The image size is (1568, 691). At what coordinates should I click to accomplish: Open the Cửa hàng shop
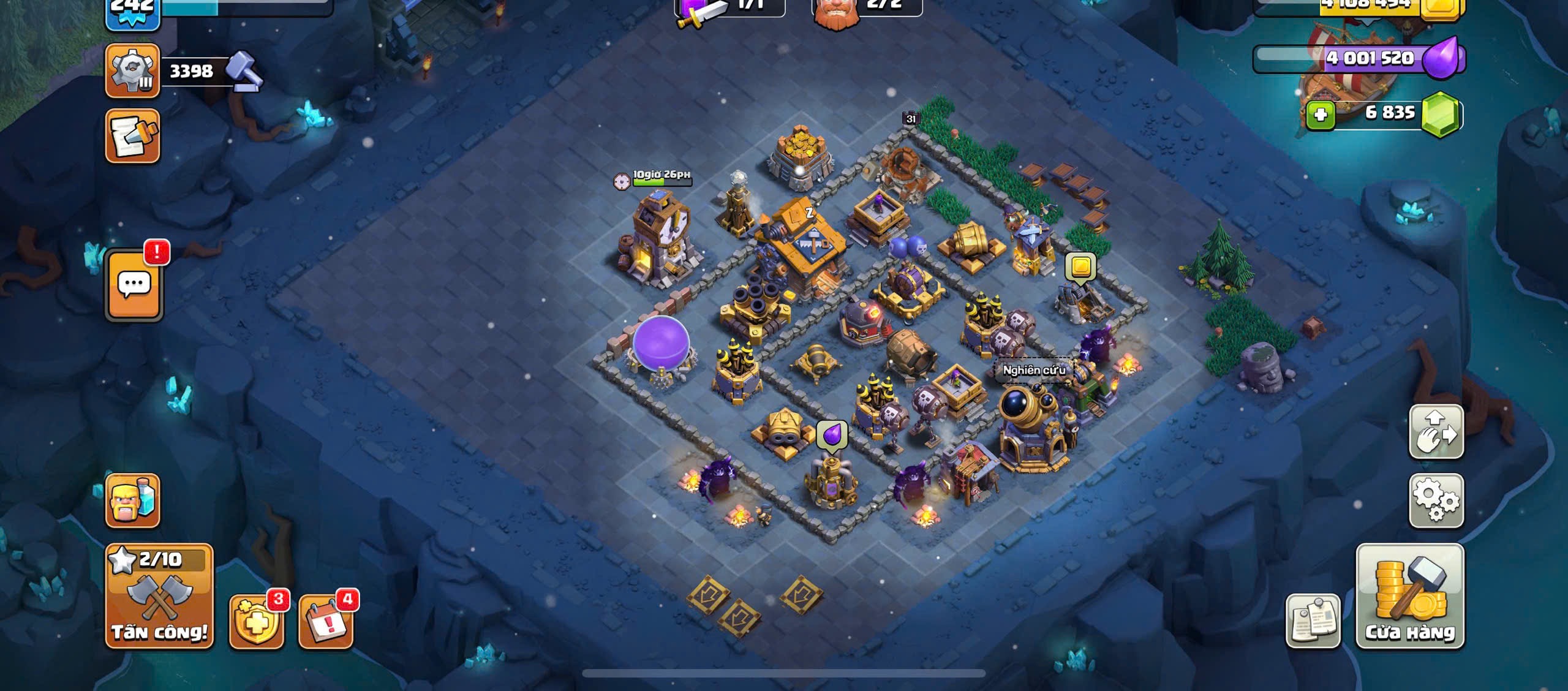click(x=1410, y=595)
